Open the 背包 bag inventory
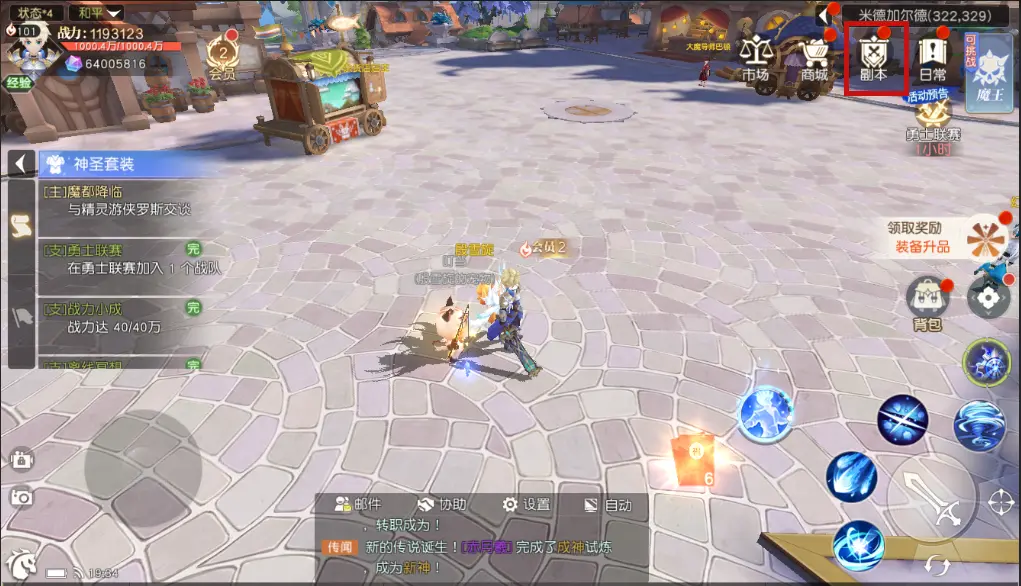Viewport: 1021px width, 586px height. (x=927, y=303)
